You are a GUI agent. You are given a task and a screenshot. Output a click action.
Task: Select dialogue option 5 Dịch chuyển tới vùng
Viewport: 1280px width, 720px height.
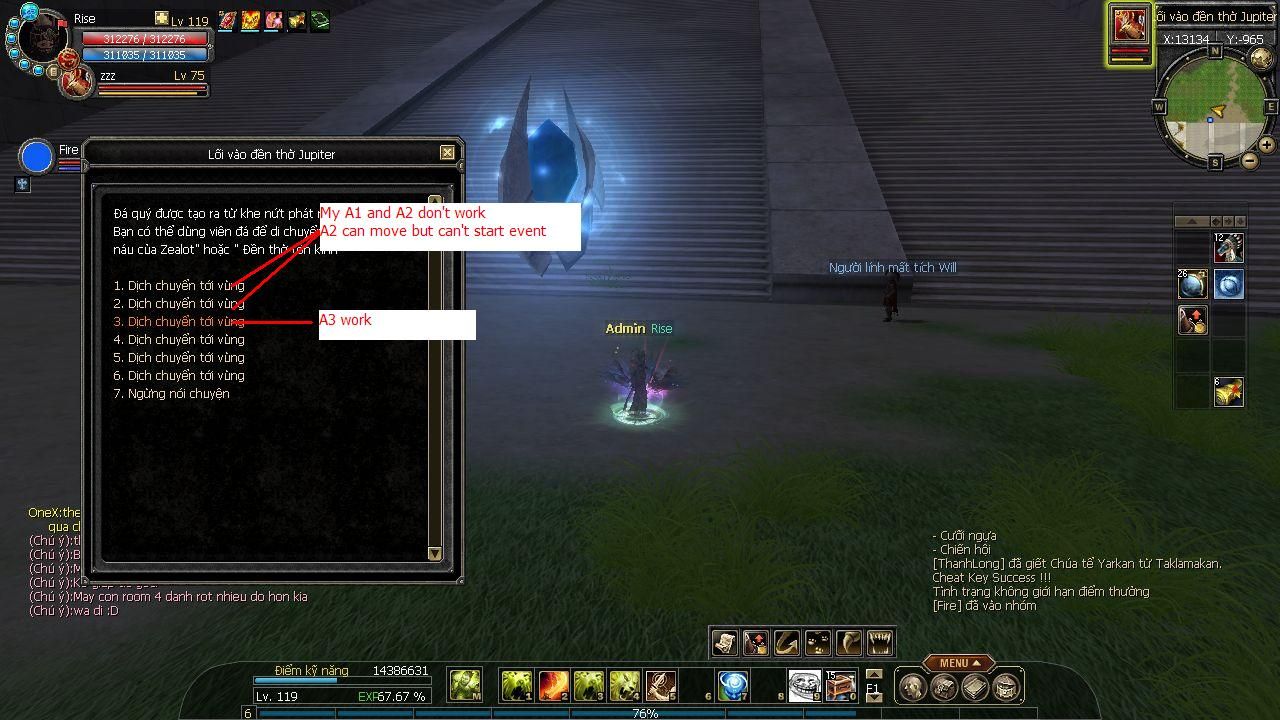point(180,358)
